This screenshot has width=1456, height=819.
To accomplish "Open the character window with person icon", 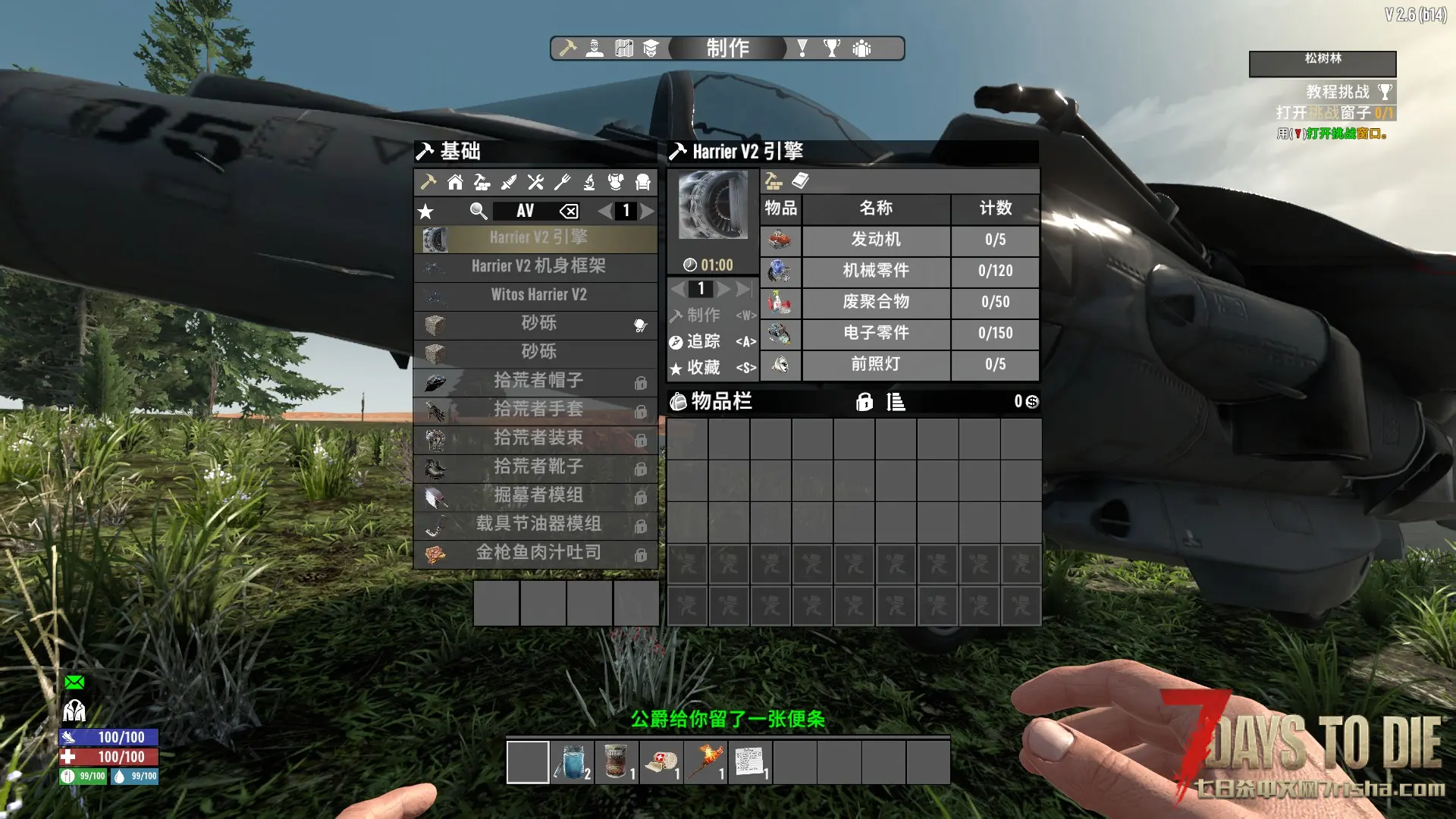I will (595, 49).
